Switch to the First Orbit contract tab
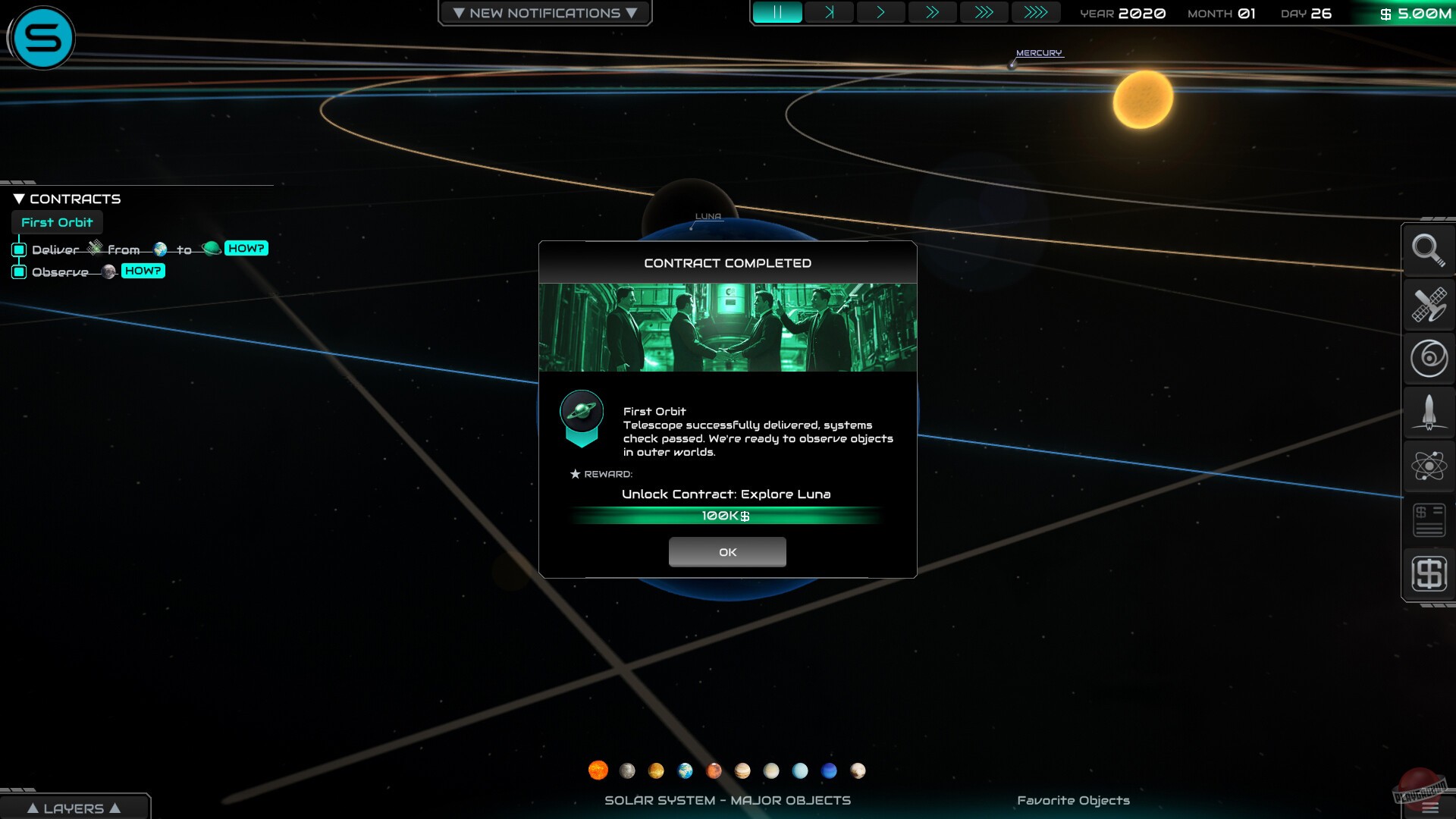 (57, 222)
